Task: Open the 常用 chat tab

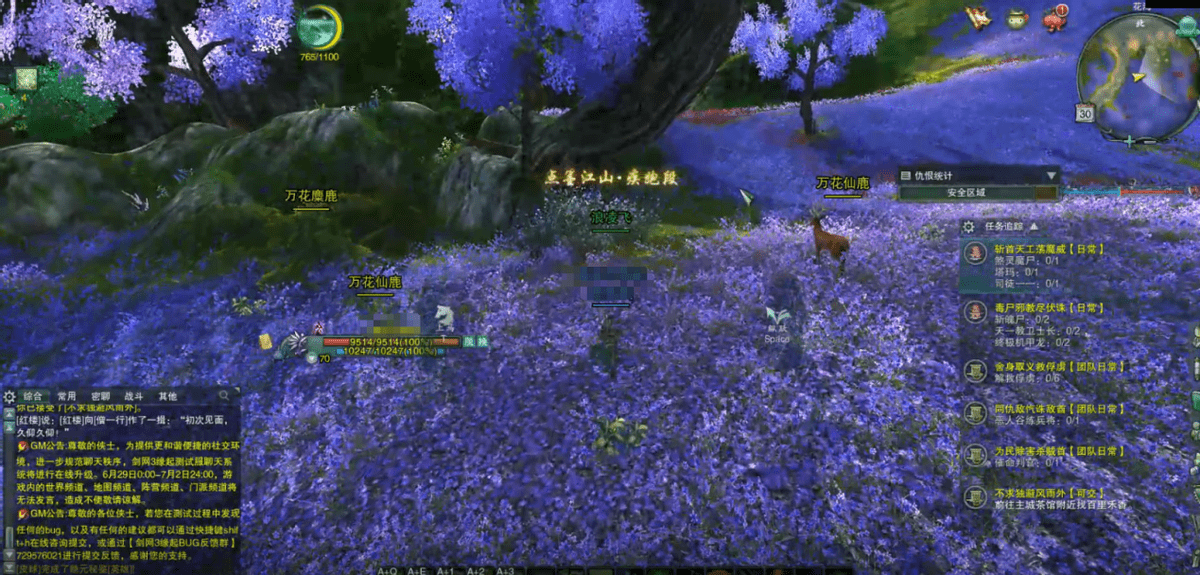Action: (x=67, y=396)
